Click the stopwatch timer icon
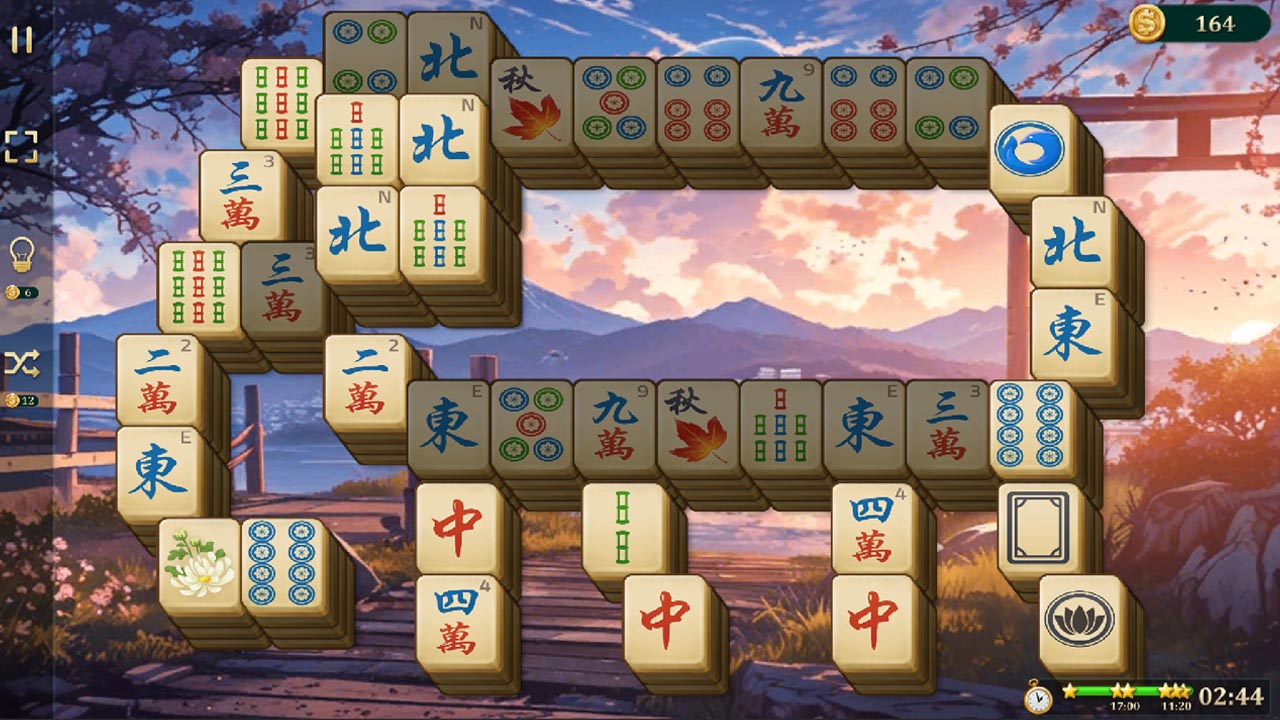 pos(1037,695)
